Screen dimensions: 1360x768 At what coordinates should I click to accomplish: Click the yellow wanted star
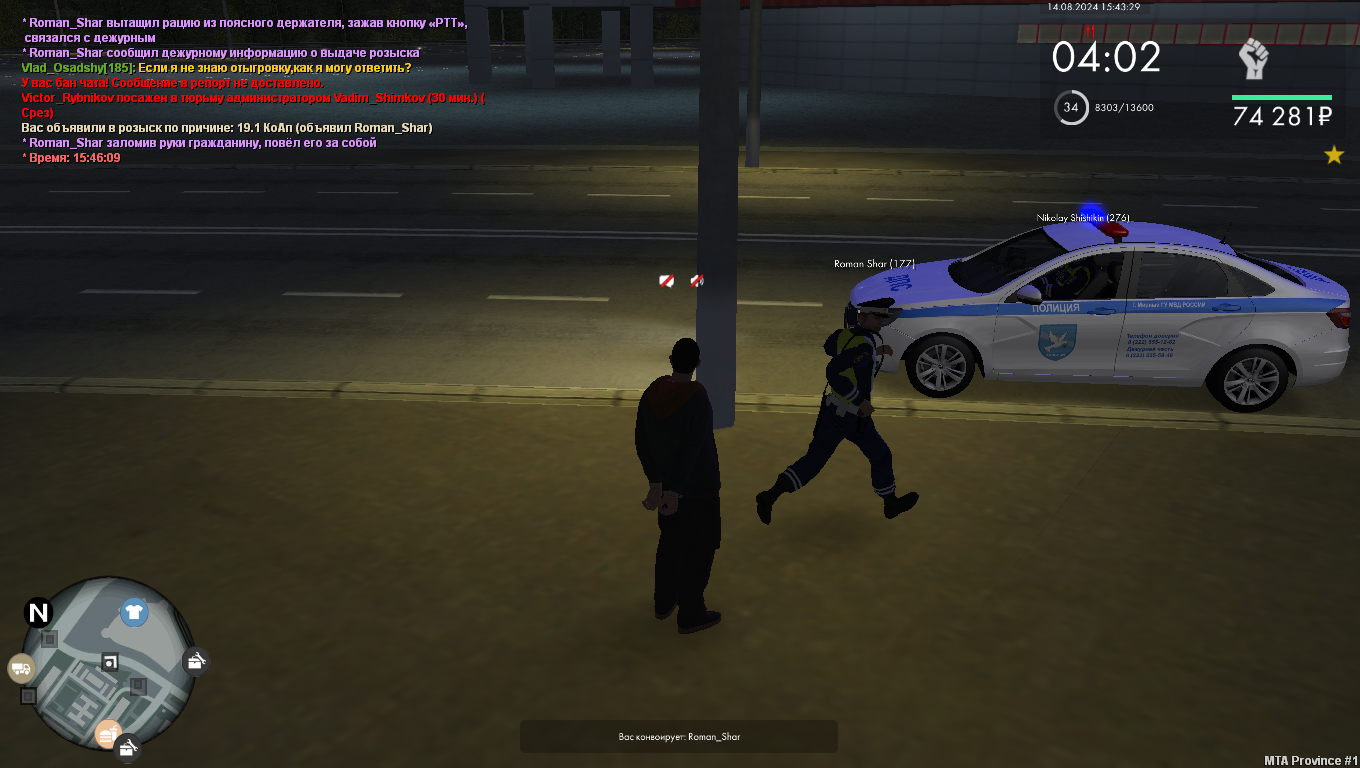1333,155
